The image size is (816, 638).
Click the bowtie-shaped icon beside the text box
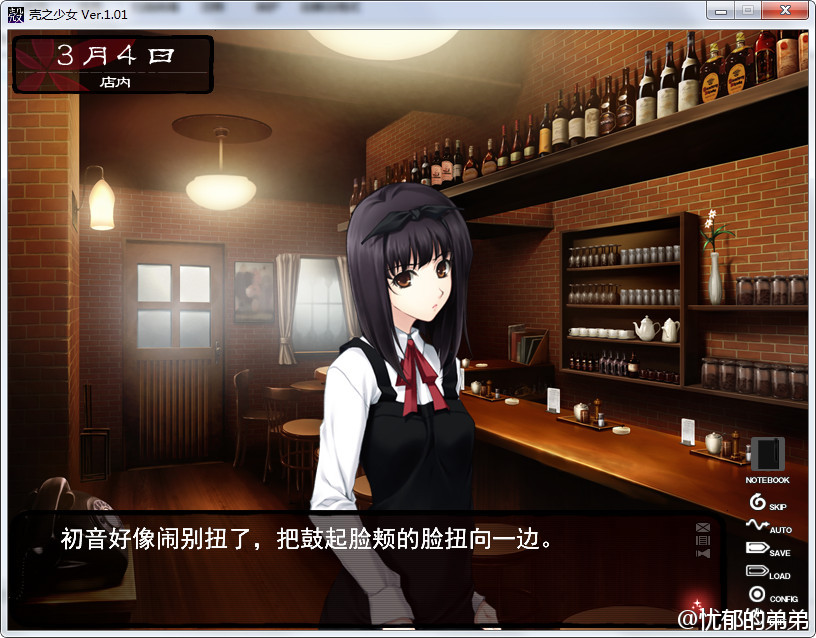703,553
